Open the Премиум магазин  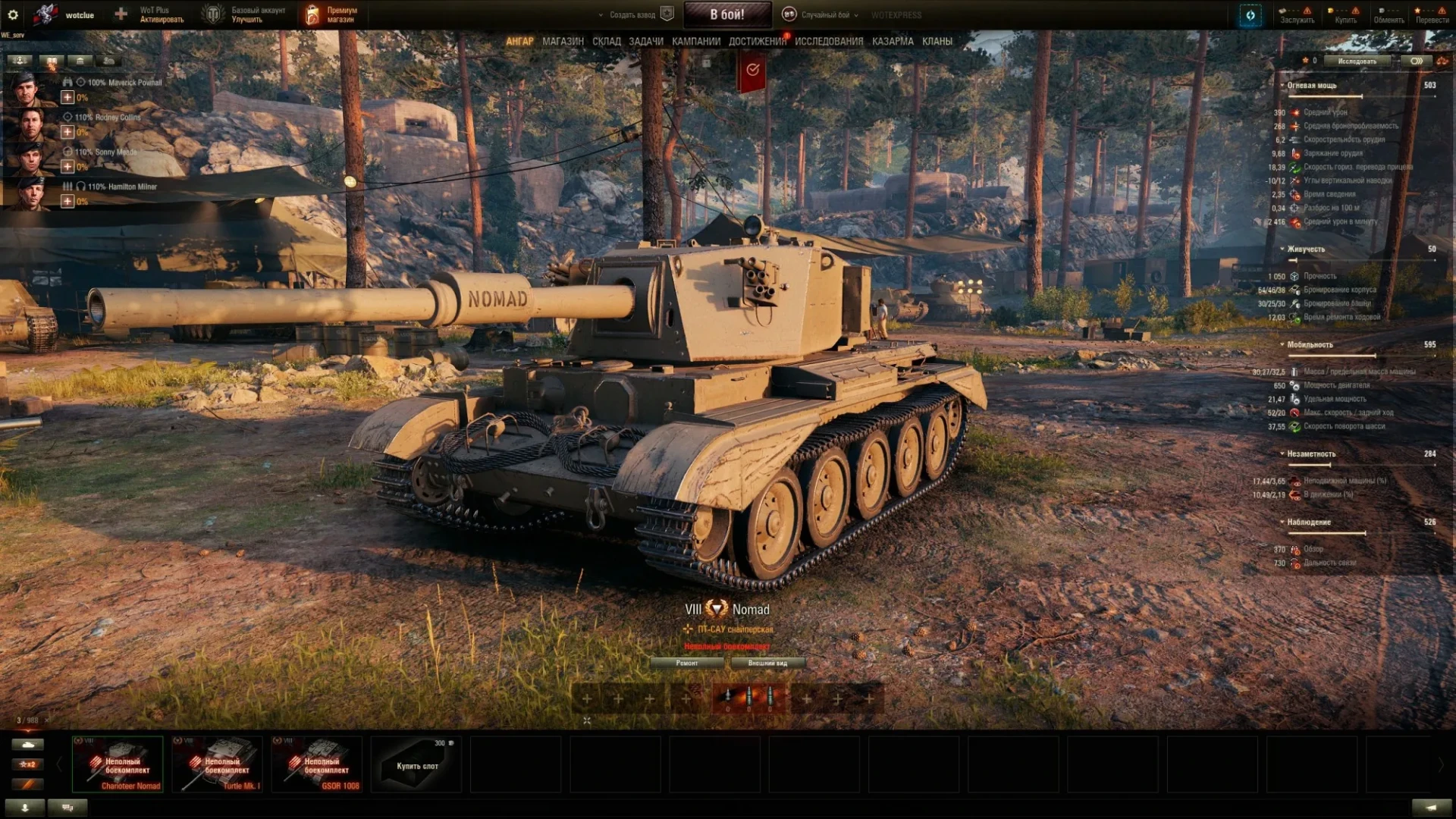click(331, 15)
